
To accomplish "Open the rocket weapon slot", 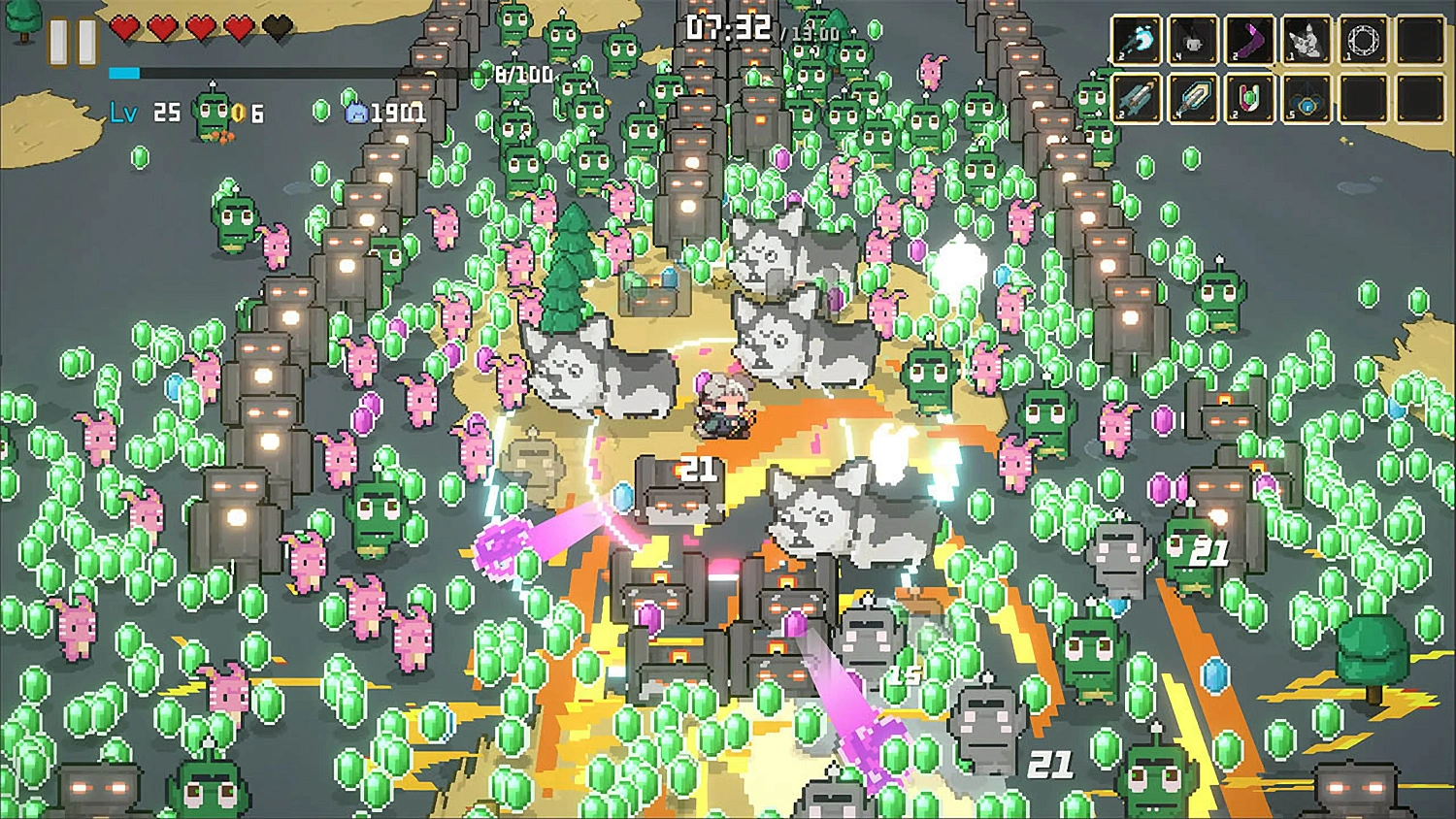I will click(1137, 98).
